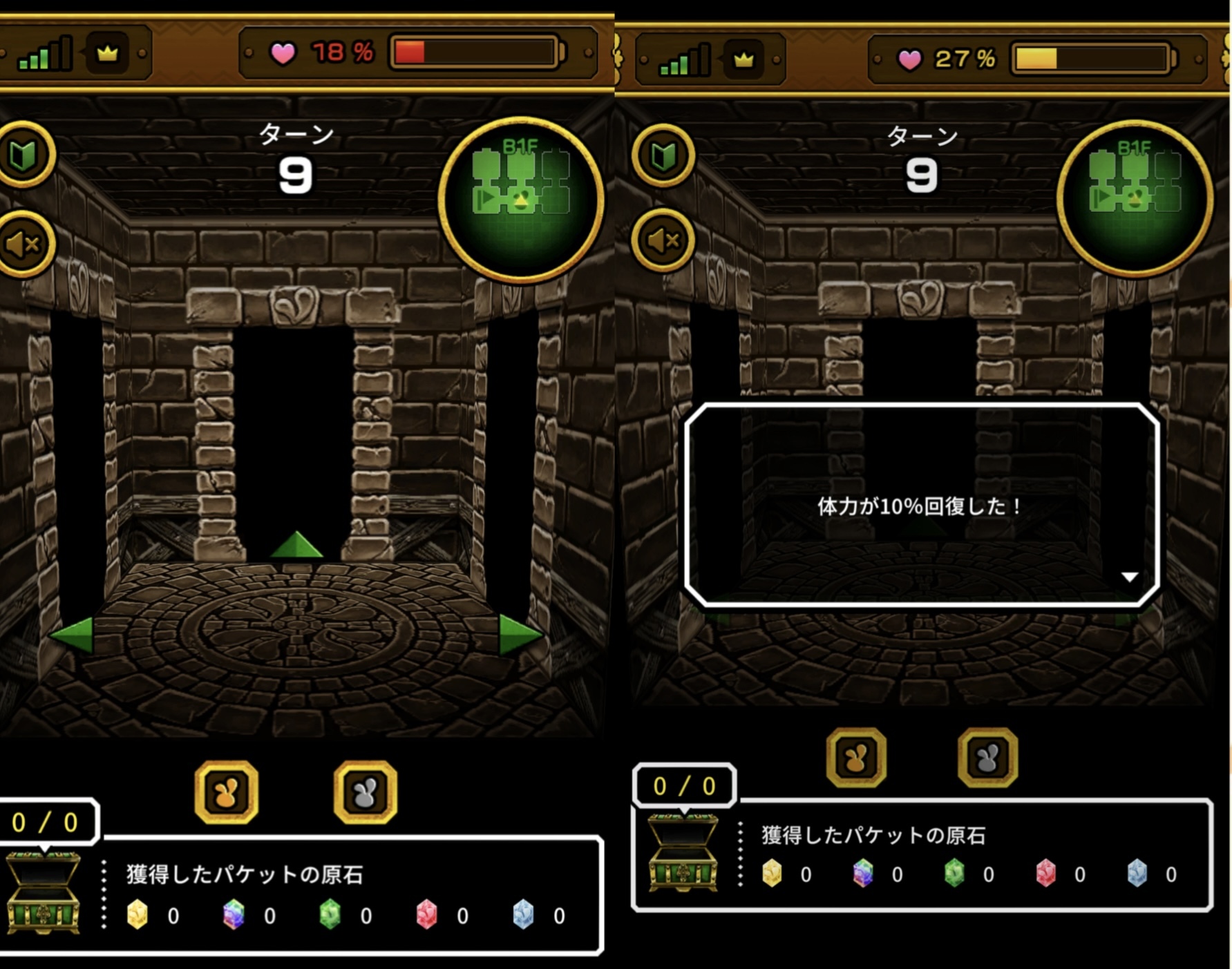Open the treasure chest on the 27% screen
1232x969 pixels.
pos(683,853)
